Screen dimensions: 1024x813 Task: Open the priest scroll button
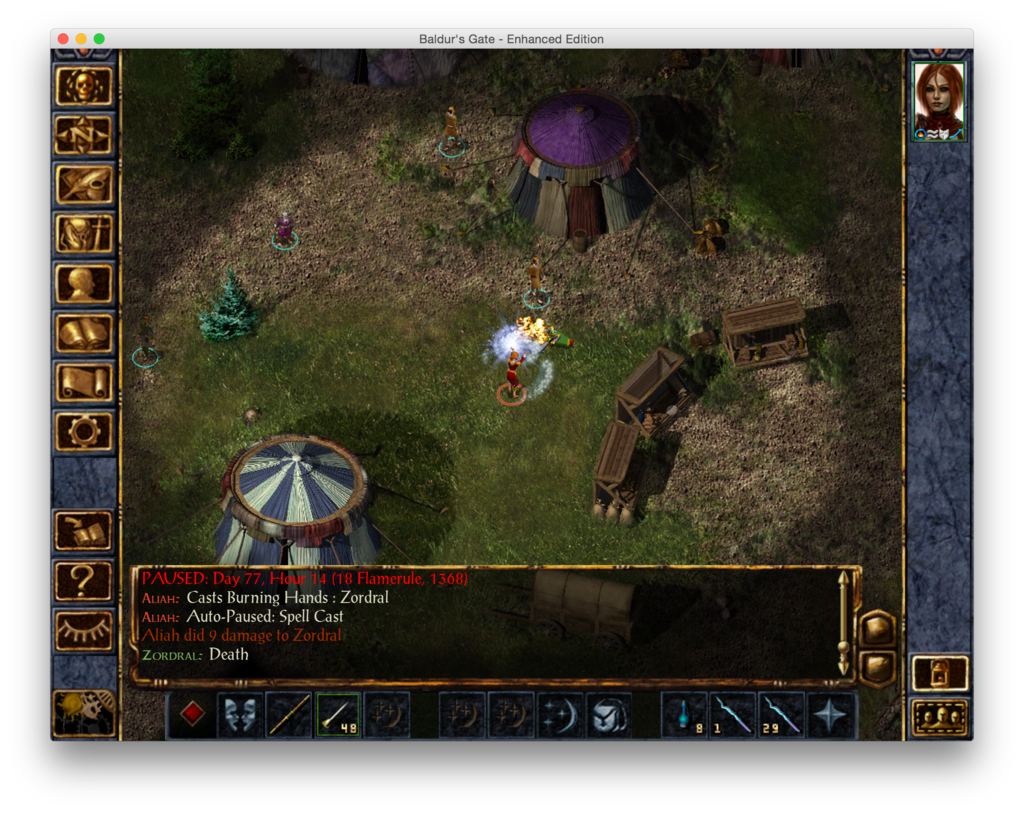click(x=84, y=381)
